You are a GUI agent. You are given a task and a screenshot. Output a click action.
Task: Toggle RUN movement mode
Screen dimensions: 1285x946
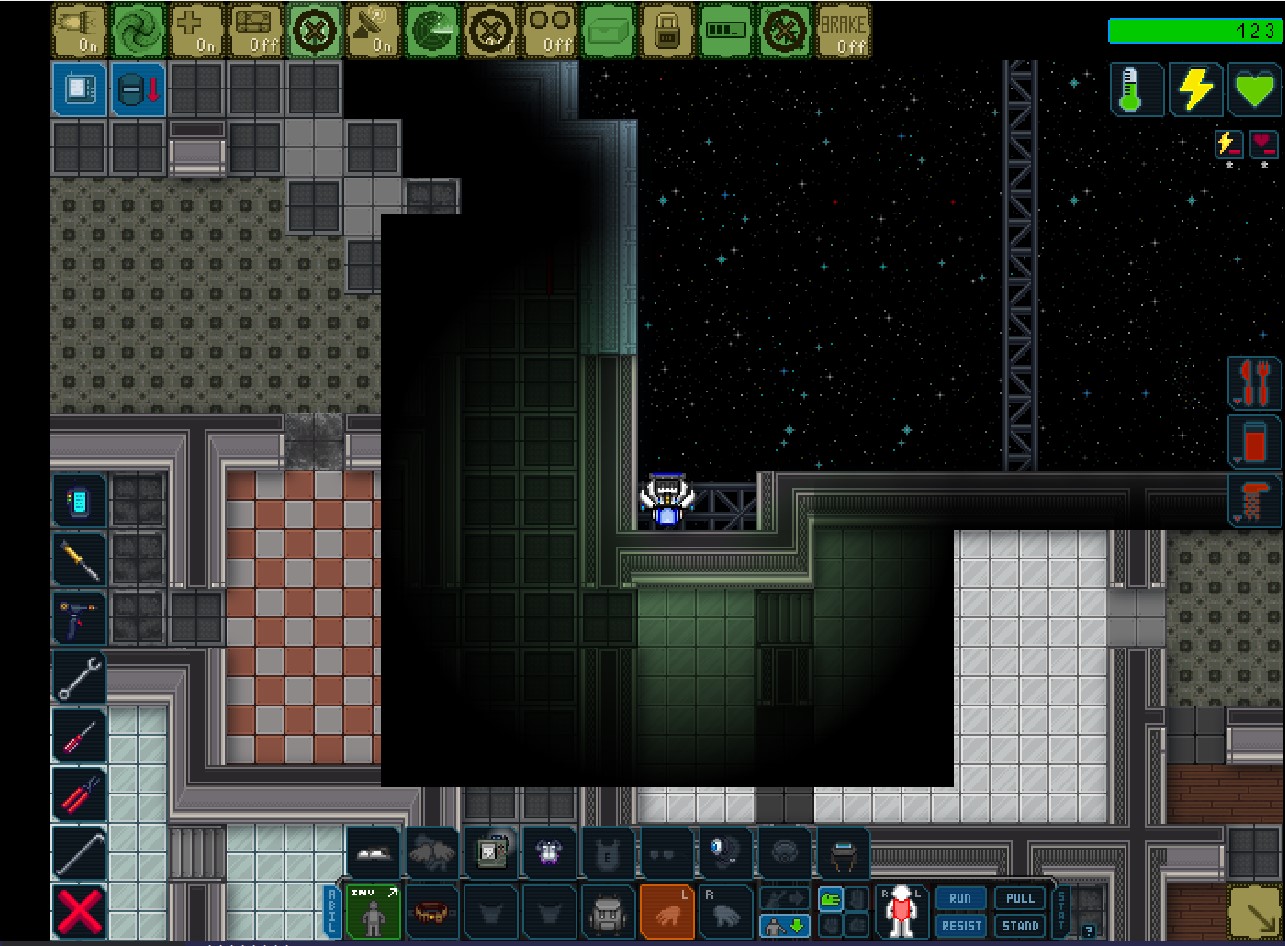click(960, 898)
